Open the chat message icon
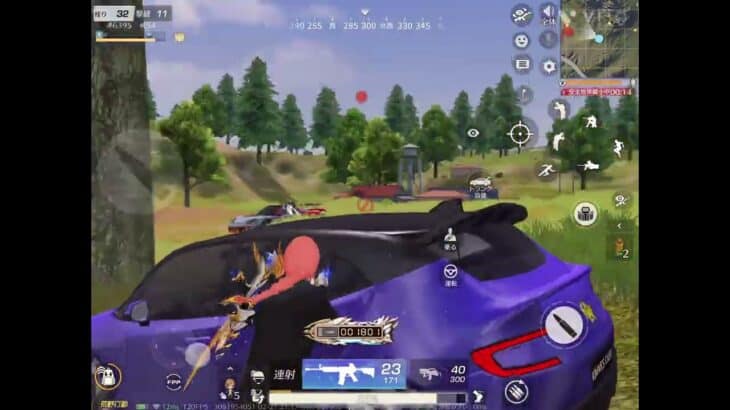The image size is (730, 410). [521, 65]
